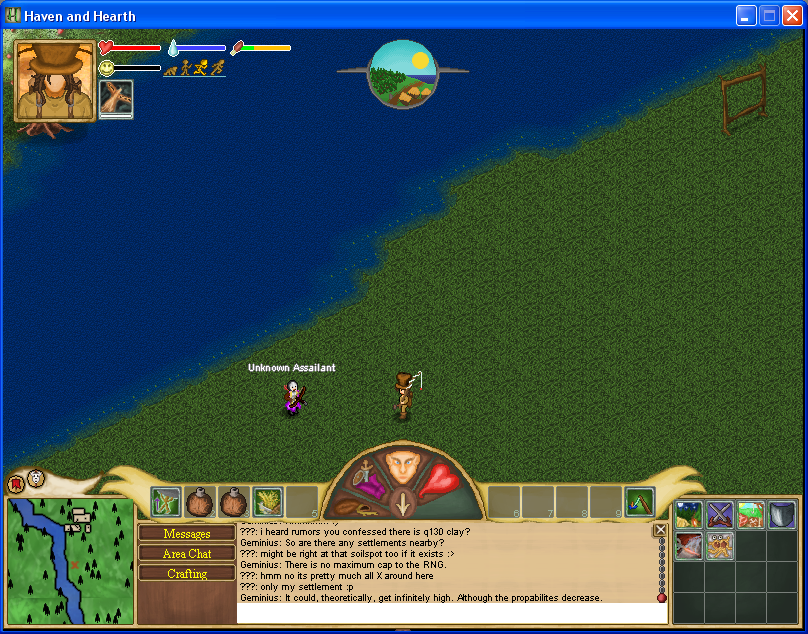Click the character portrait with hat

(55, 81)
